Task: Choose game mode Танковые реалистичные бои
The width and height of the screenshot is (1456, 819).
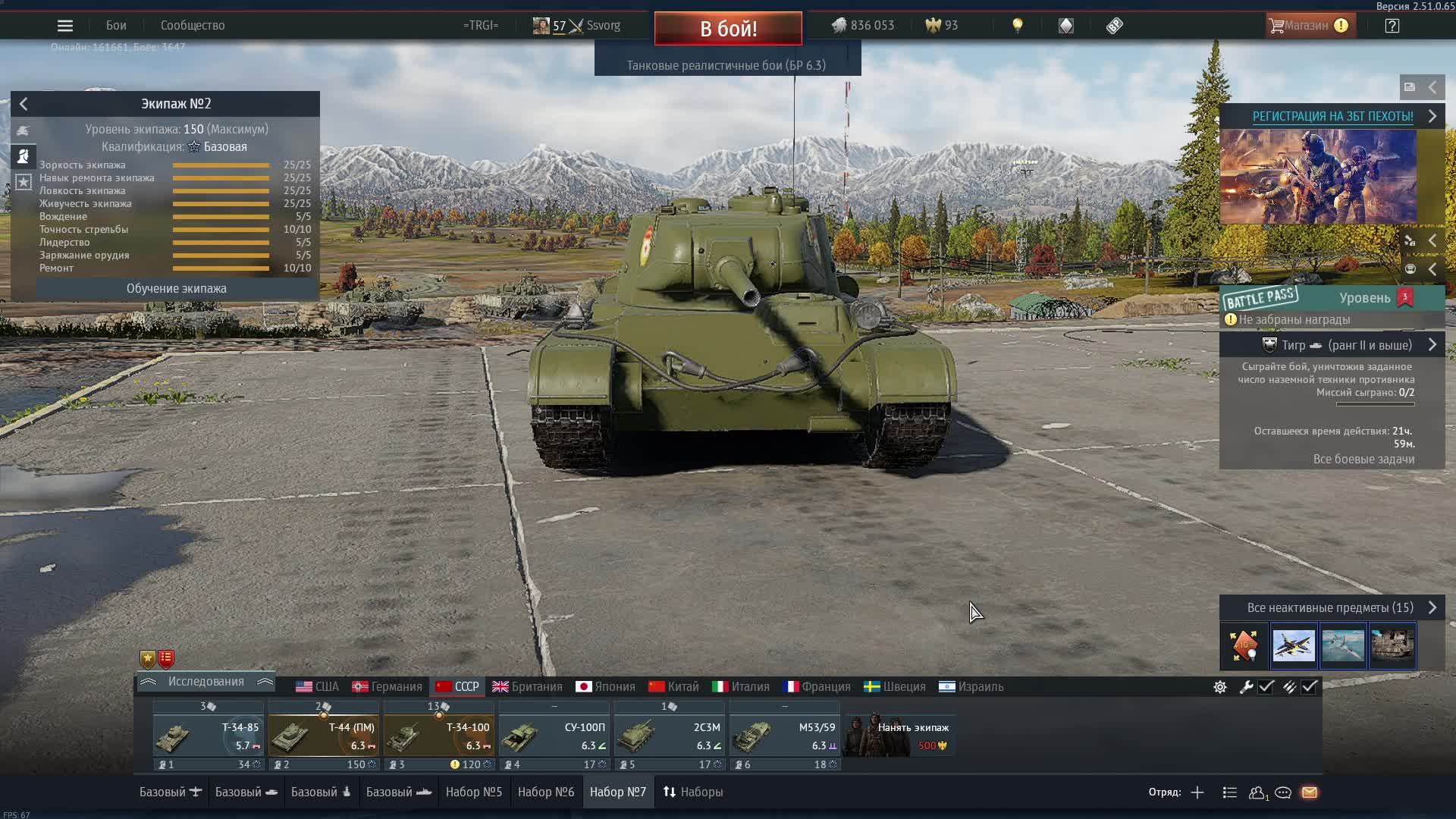Action: click(726, 65)
